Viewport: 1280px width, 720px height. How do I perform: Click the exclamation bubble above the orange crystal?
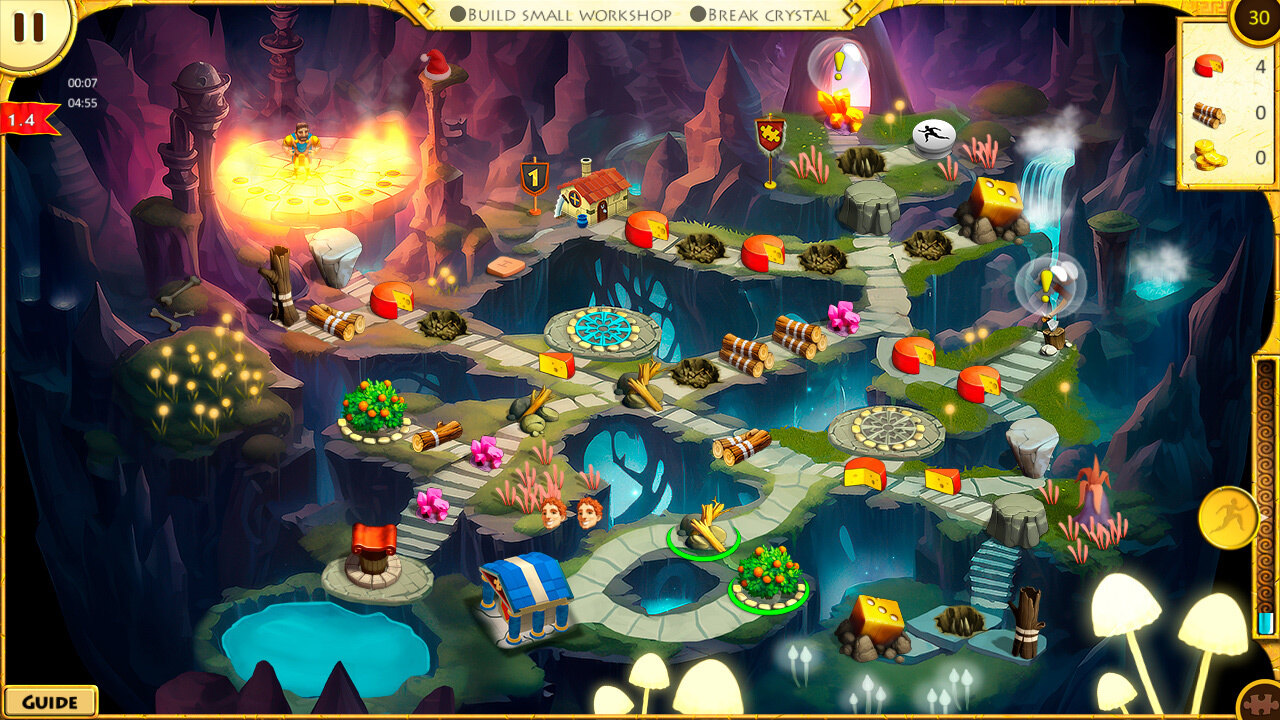click(x=838, y=64)
